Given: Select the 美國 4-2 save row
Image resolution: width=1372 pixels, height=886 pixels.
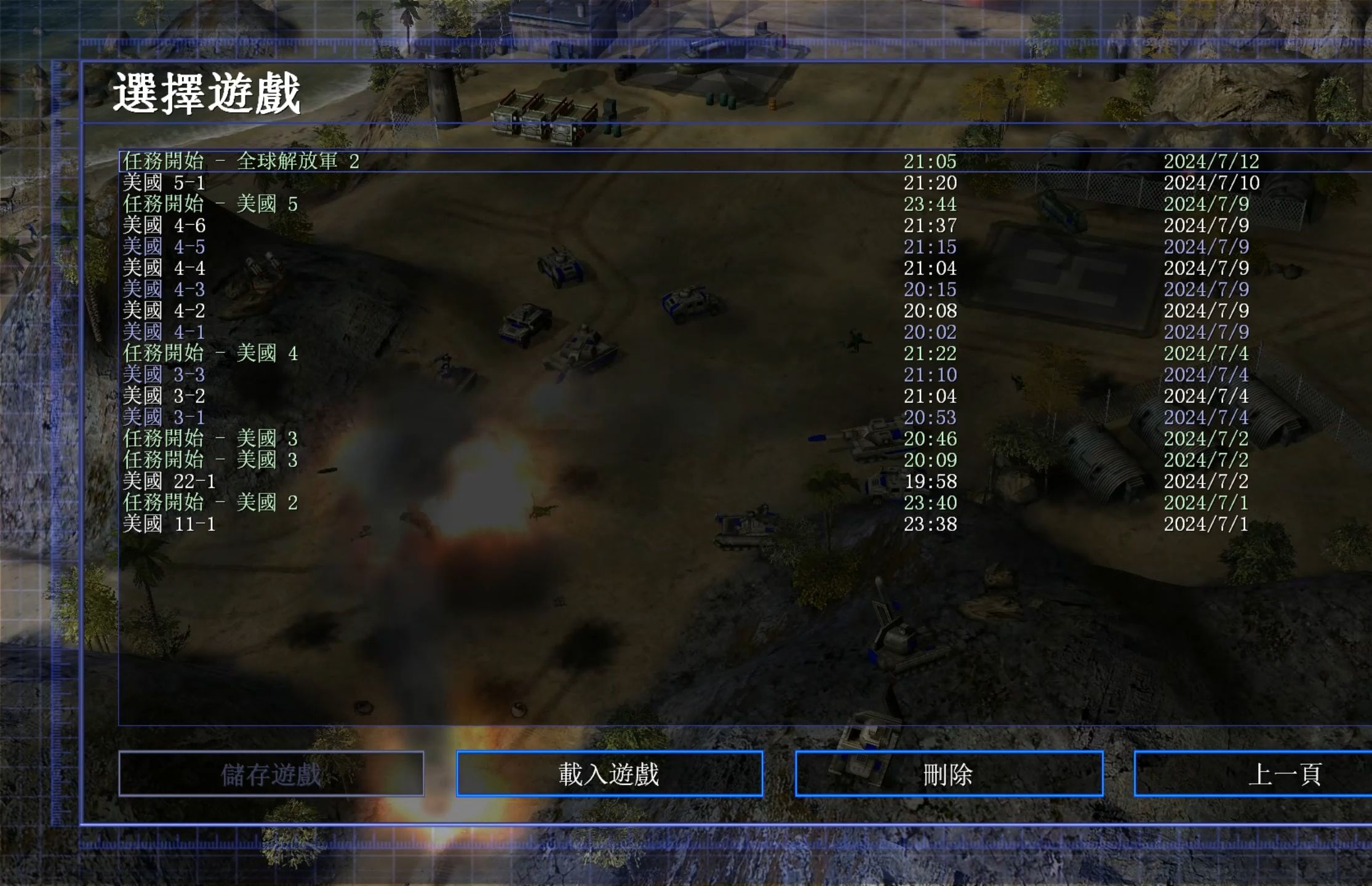Looking at the screenshot, I should [x=164, y=311].
